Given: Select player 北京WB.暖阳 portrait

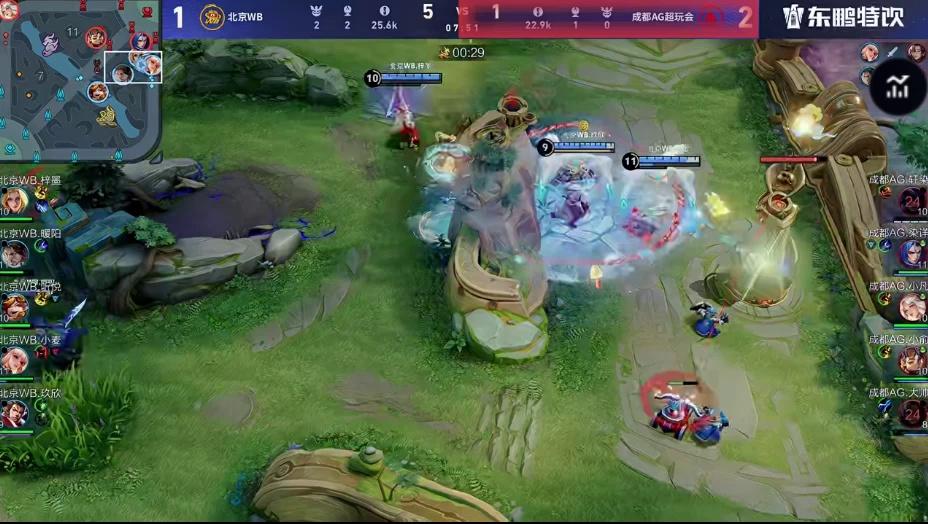Looking at the screenshot, I should coord(14,255).
